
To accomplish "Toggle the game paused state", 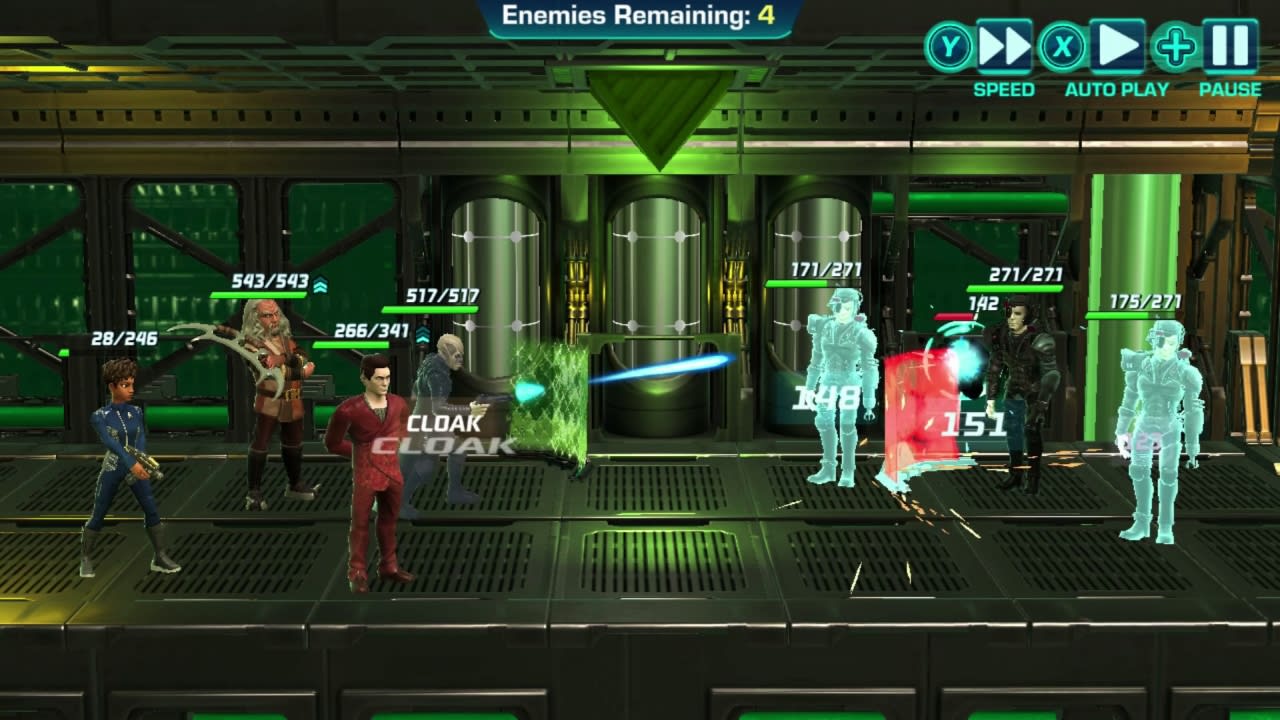I will click(x=1228, y=45).
